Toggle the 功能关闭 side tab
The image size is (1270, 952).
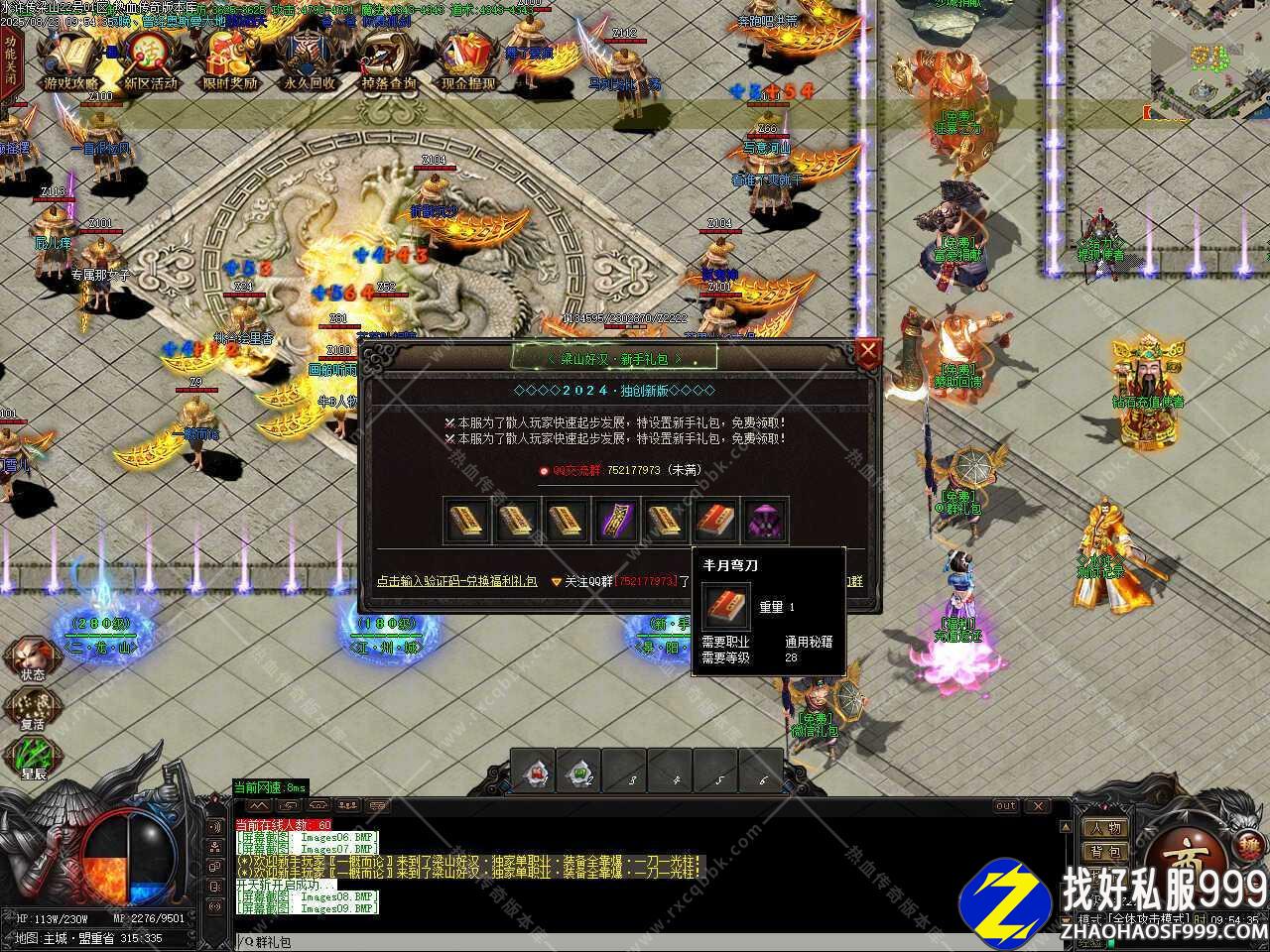(x=10, y=61)
